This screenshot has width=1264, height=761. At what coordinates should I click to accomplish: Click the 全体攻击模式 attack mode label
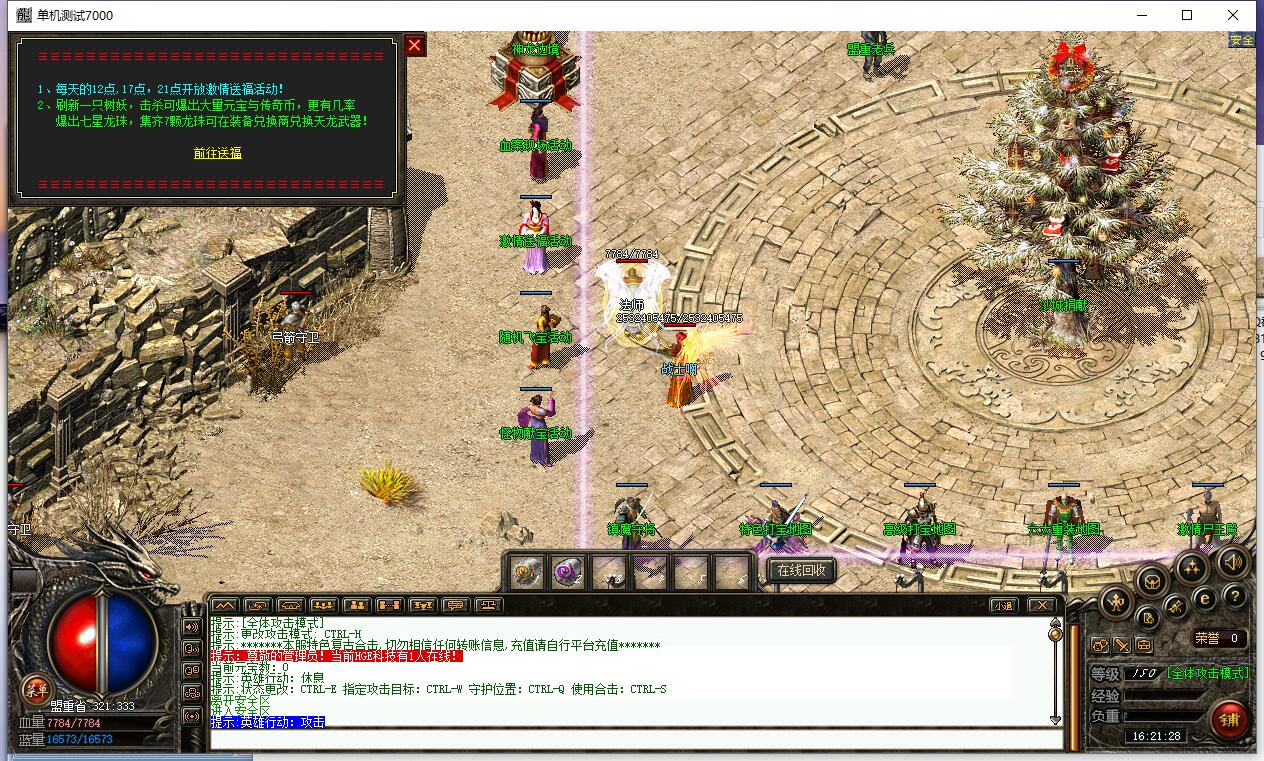(1208, 673)
